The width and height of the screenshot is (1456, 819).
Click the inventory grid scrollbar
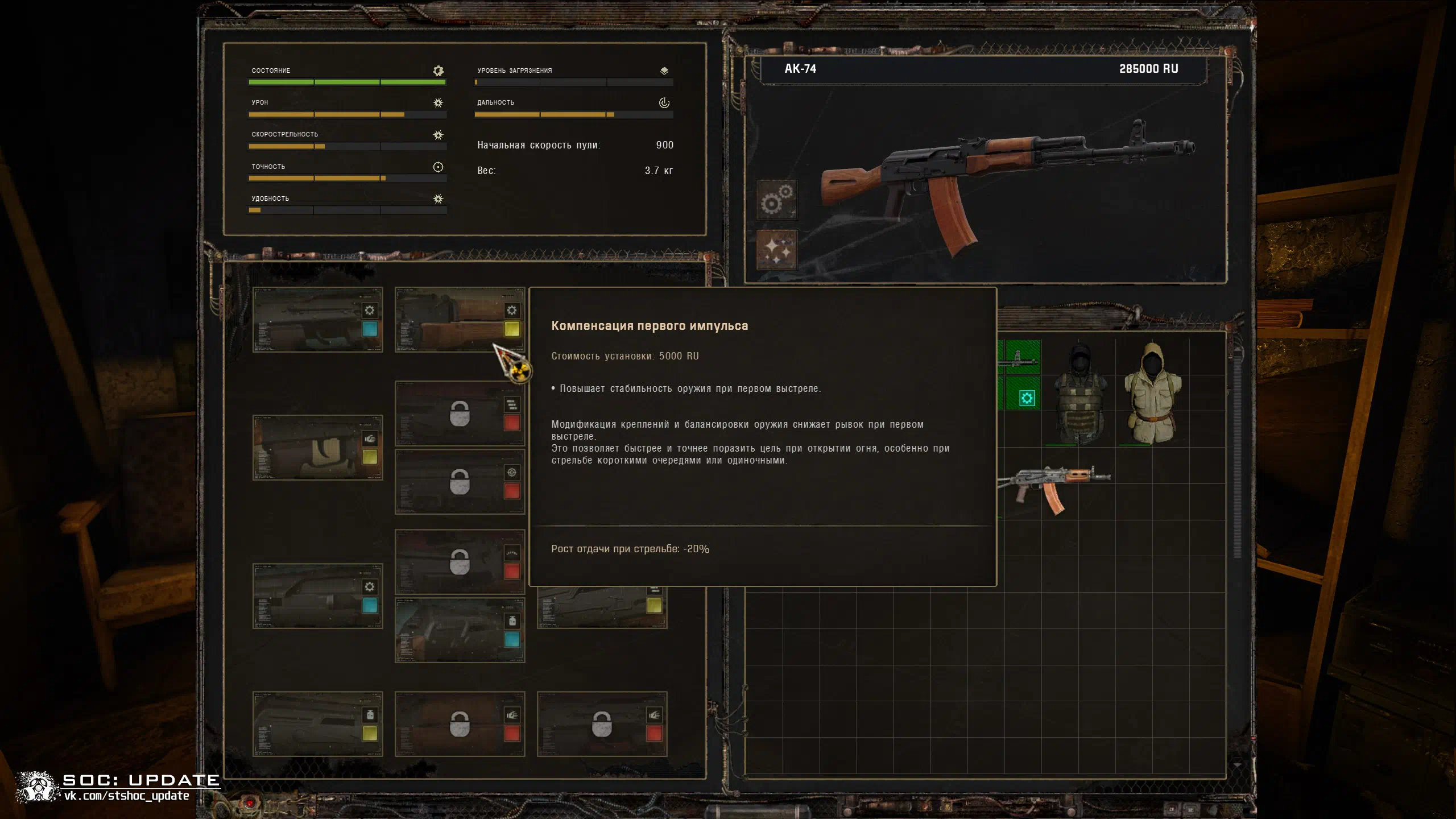[1237, 455]
